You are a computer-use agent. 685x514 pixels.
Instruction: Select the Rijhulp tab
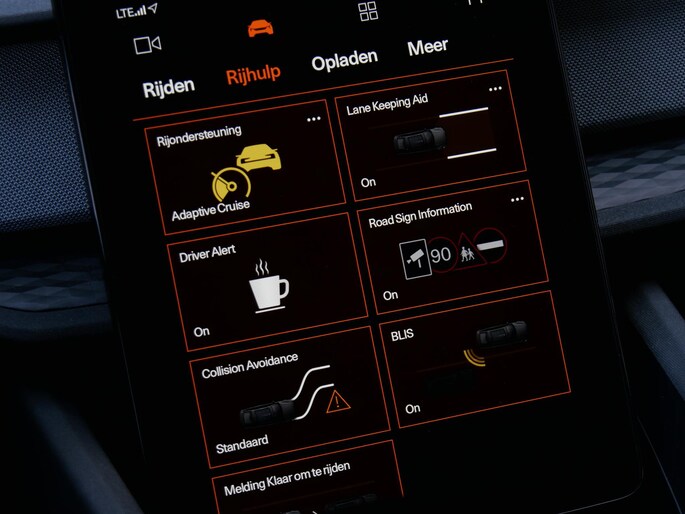(253, 74)
